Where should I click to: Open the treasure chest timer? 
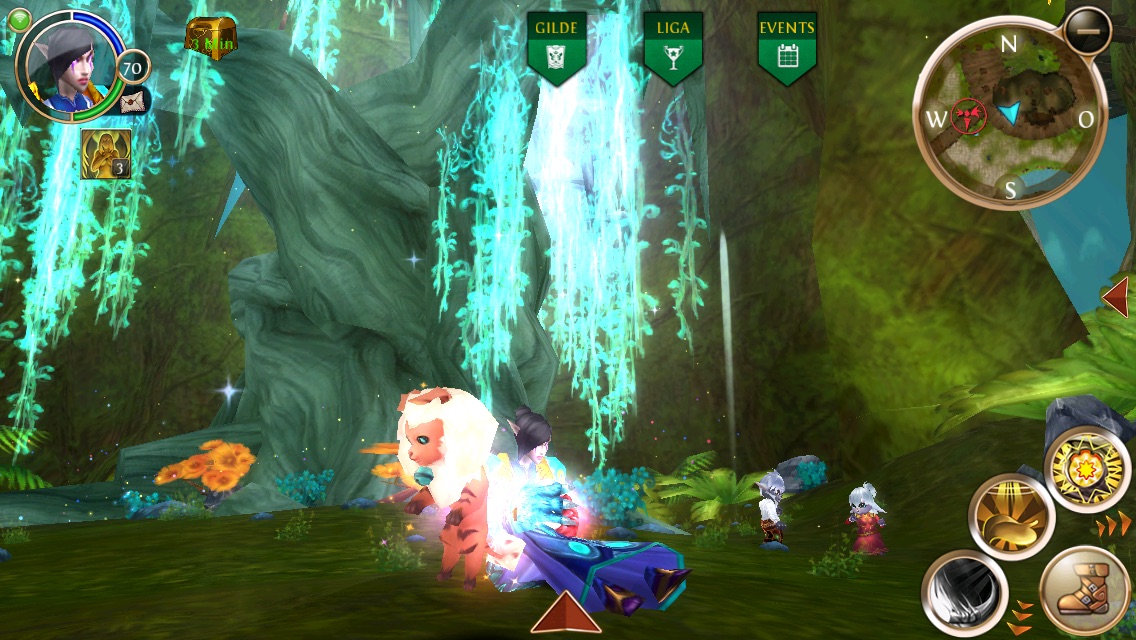211,37
